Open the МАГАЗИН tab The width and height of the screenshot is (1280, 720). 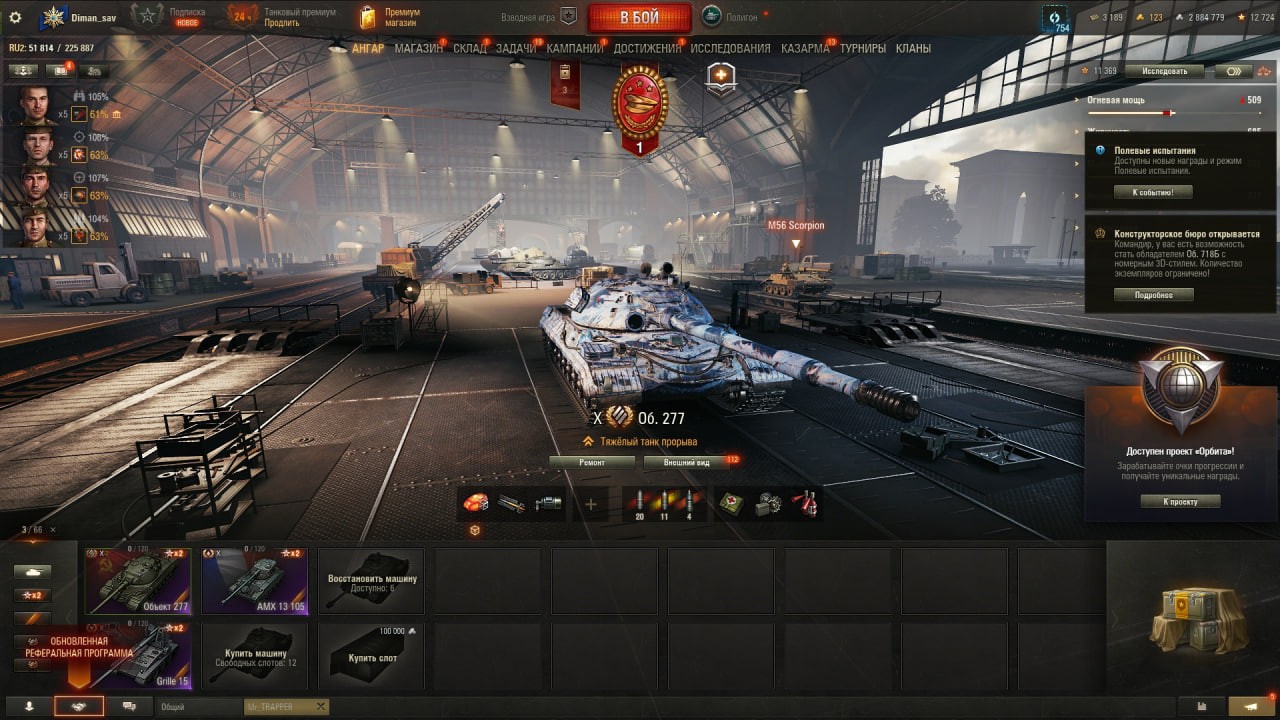coord(418,48)
